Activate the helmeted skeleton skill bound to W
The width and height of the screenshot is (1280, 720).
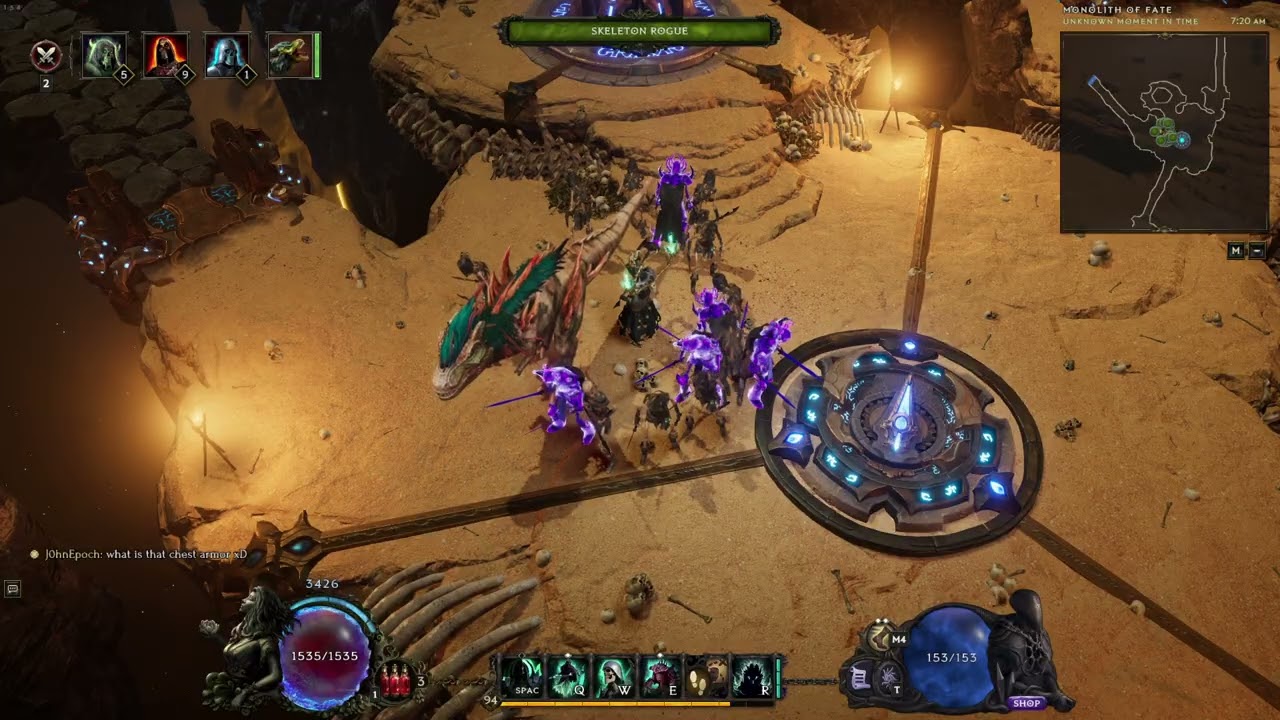pyautogui.click(x=613, y=677)
